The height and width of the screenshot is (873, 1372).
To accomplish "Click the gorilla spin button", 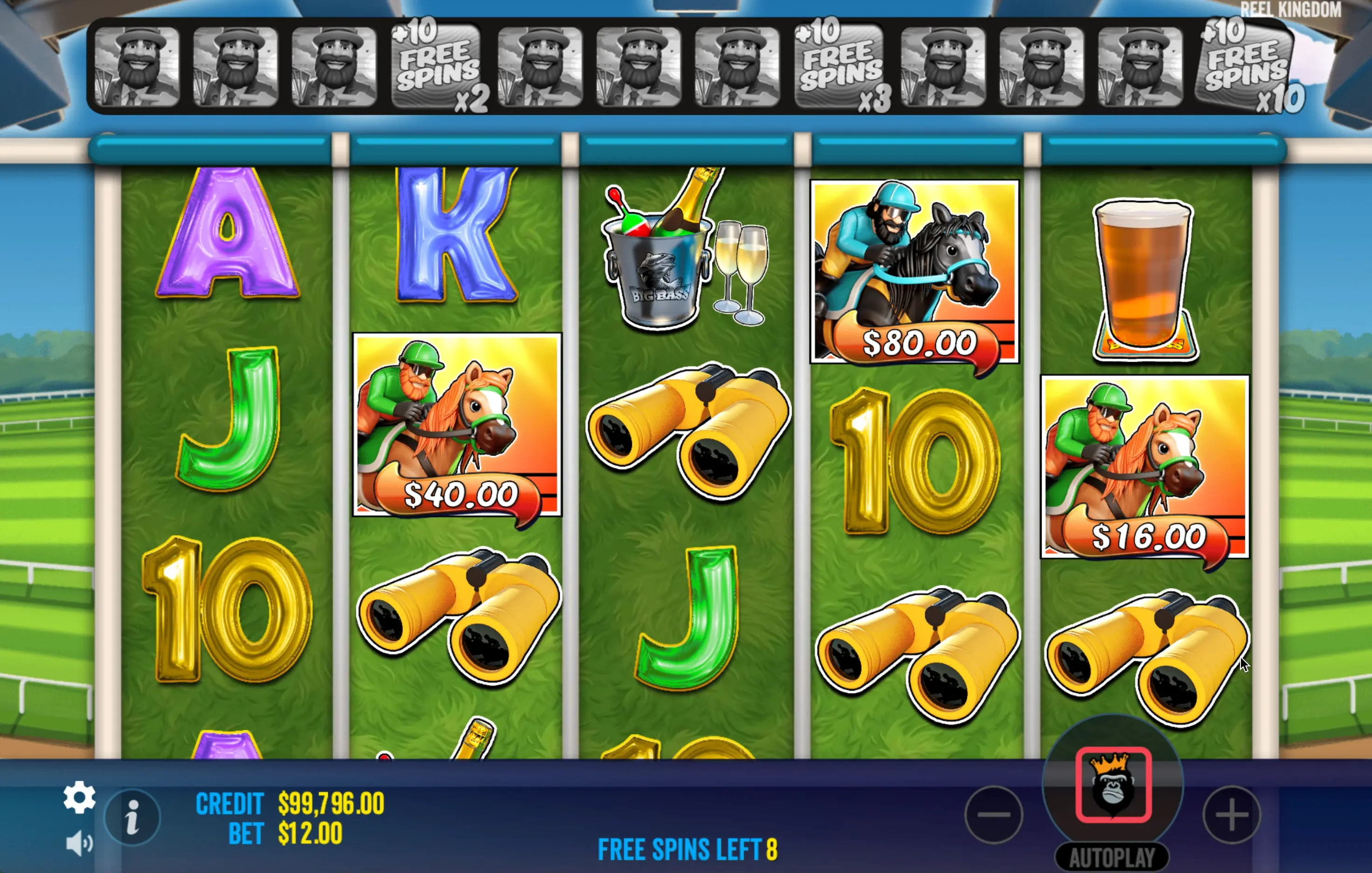I will click(1113, 785).
